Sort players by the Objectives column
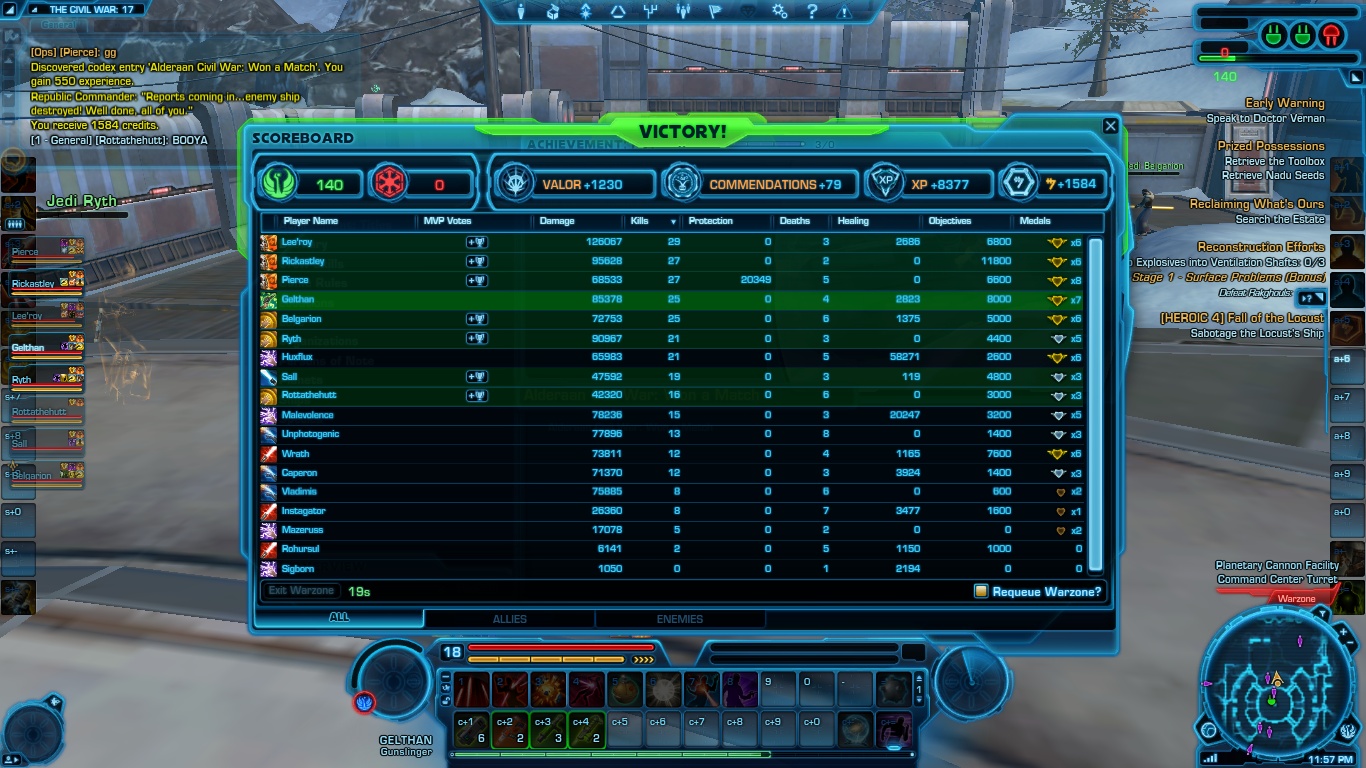The height and width of the screenshot is (768, 1366). tap(949, 221)
